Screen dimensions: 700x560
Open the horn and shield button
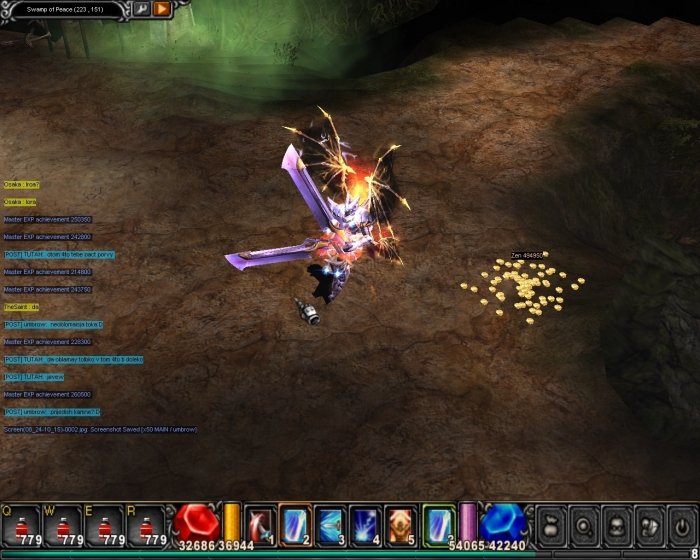tap(650, 524)
